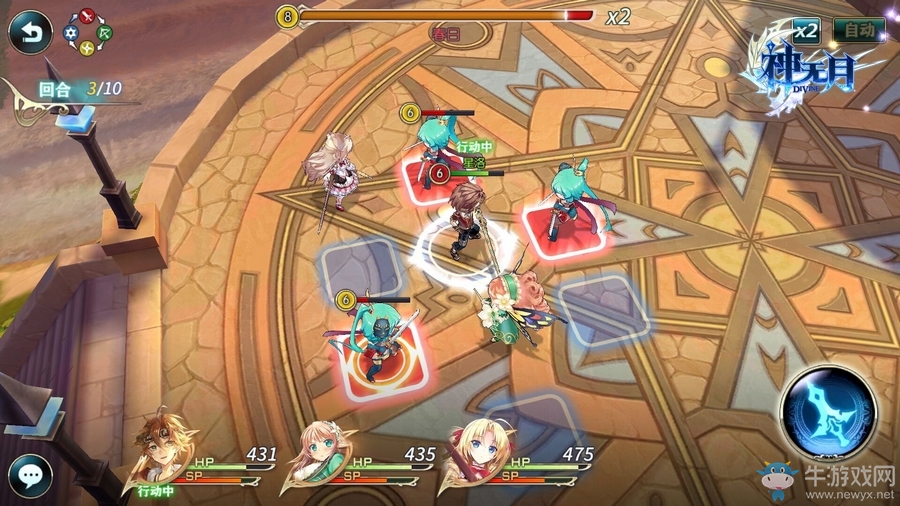Activate the glowing blue skill orb
Viewport: 900px width, 506px height.
tap(829, 413)
